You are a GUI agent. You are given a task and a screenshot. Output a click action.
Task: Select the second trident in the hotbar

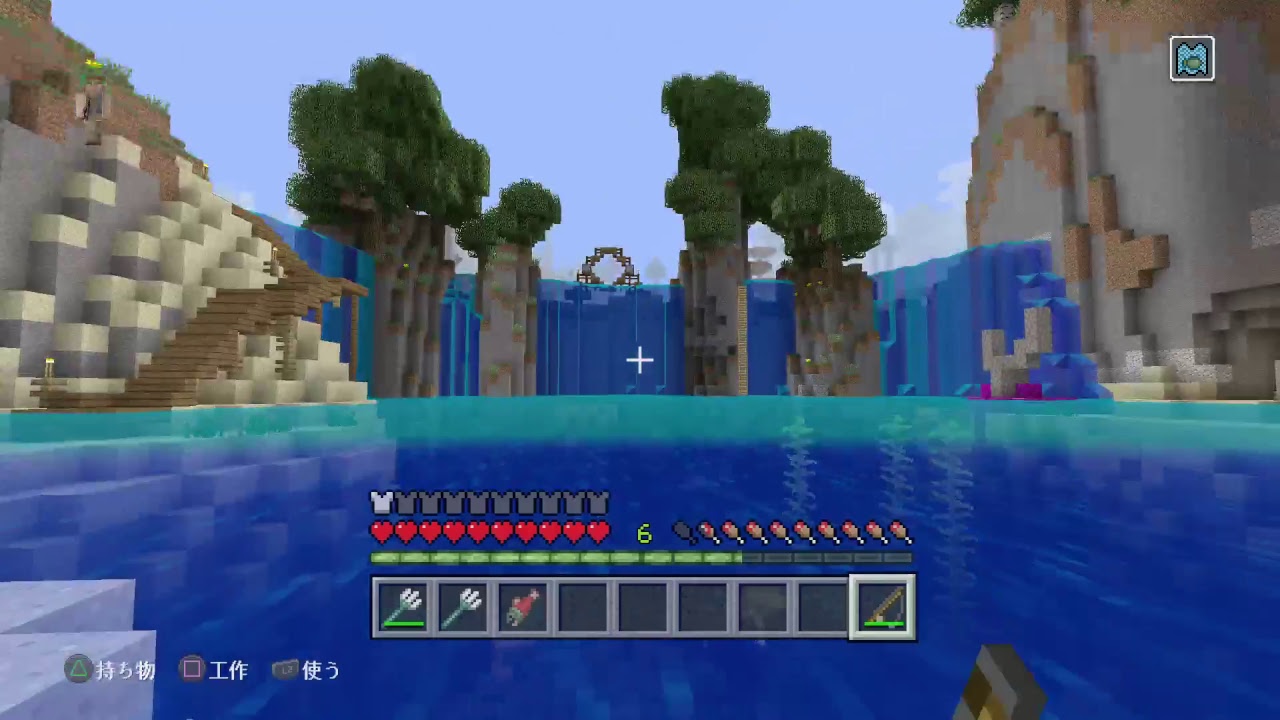463,607
